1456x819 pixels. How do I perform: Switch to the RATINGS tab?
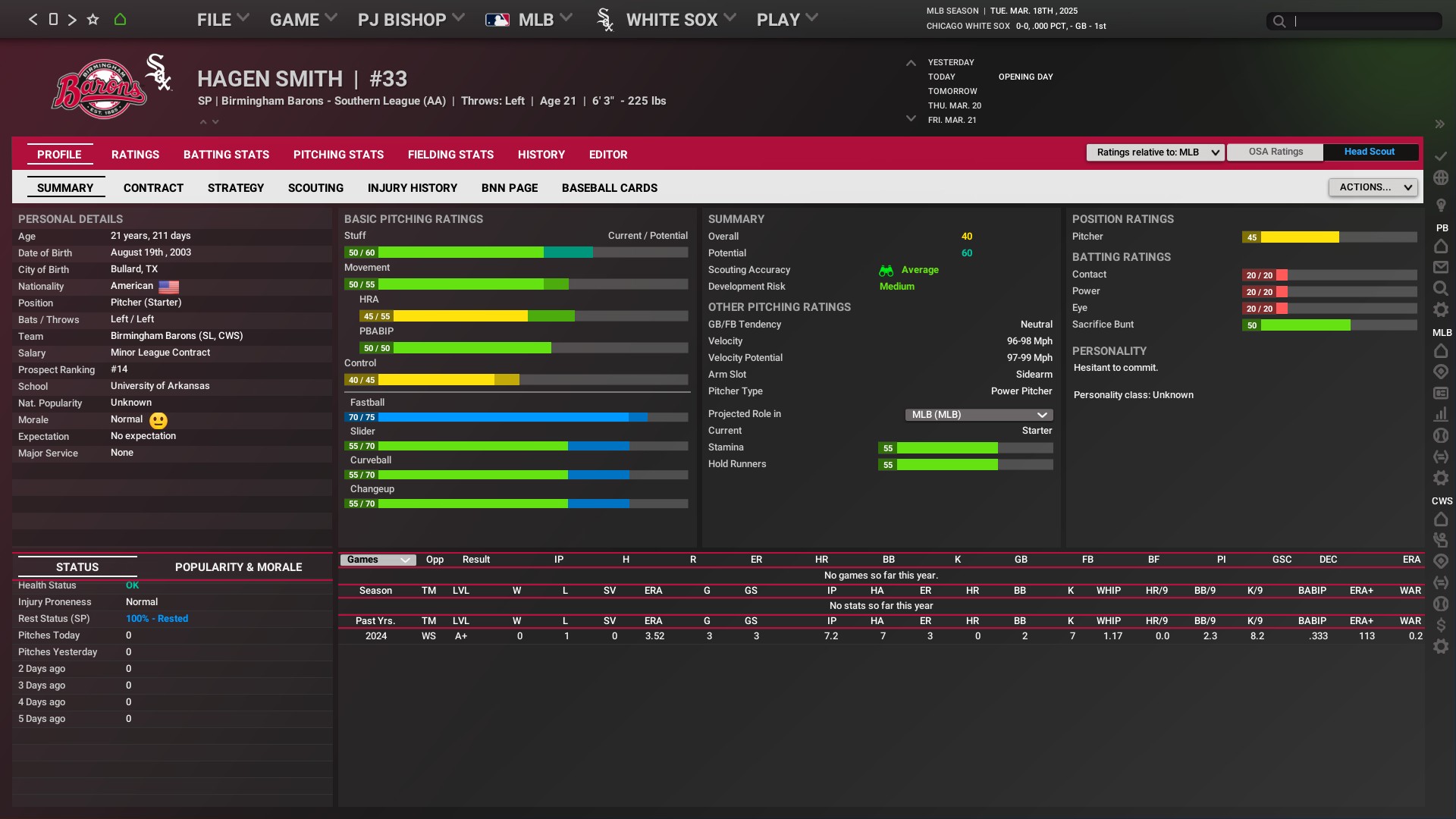[135, 155]
